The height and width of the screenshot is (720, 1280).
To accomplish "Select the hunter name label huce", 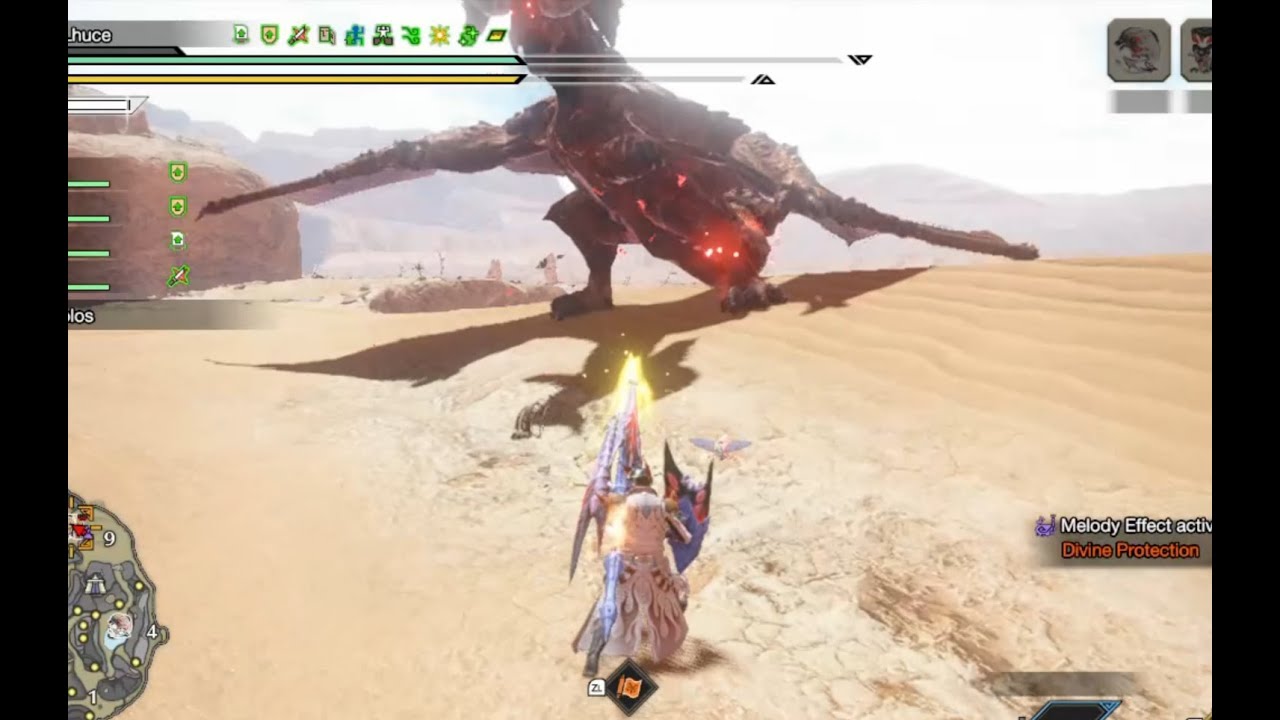I will (95, 35).
